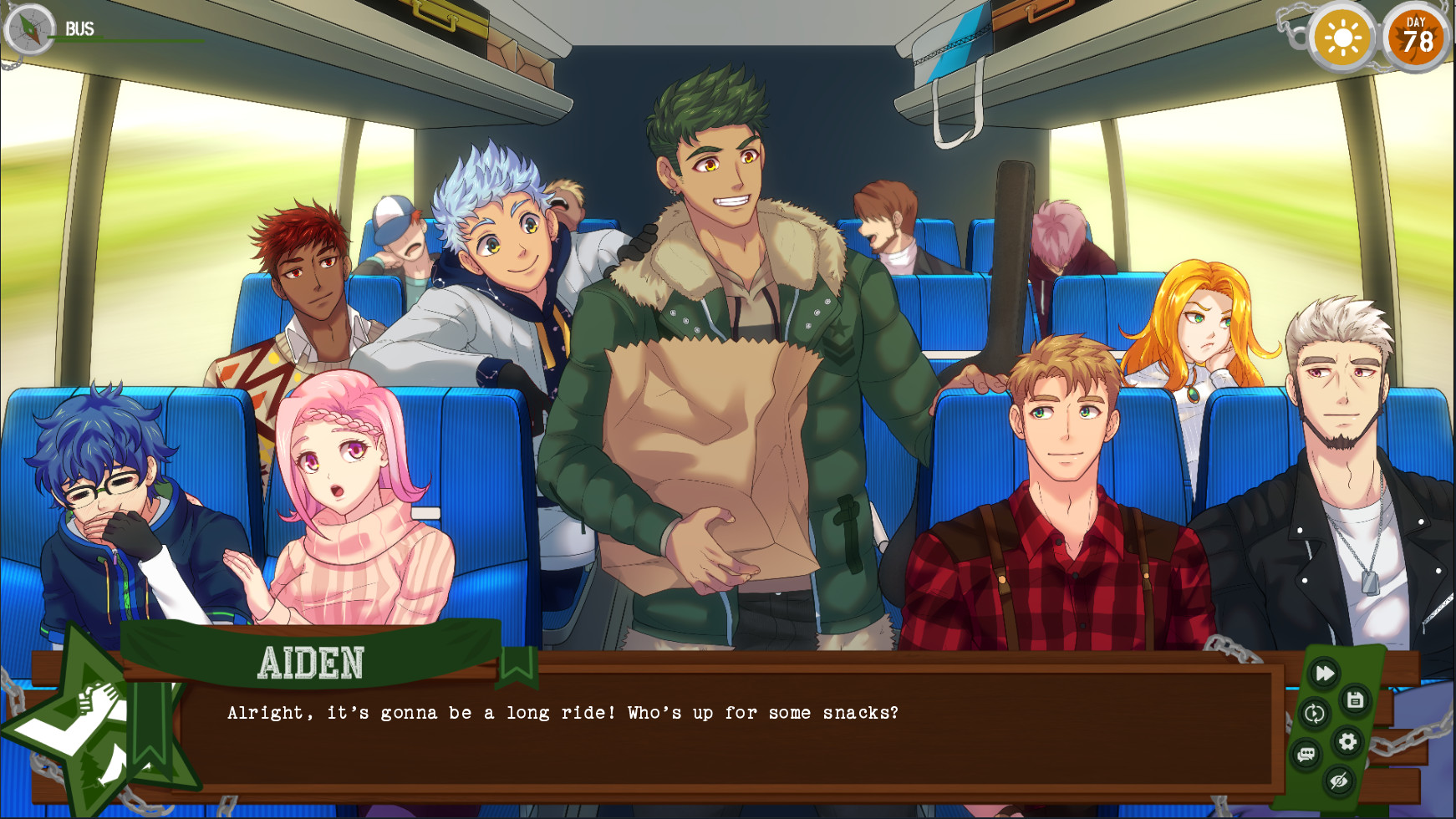
Task: Enable auto-play with the circular arrow toggle
Action: click(1315, 713)
